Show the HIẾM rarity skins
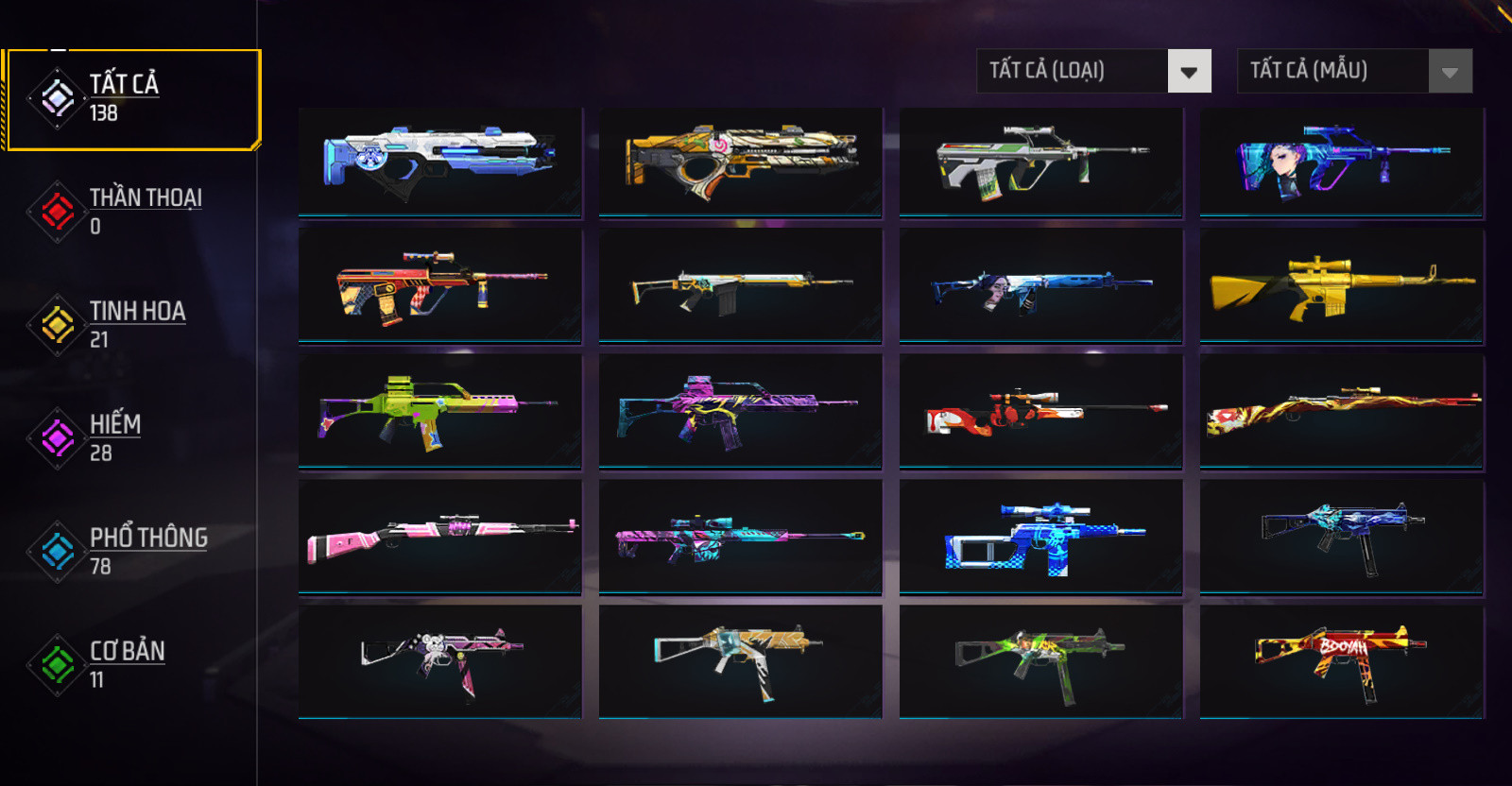The height and width of the screenshot is (786, 1512). (113, 437)
